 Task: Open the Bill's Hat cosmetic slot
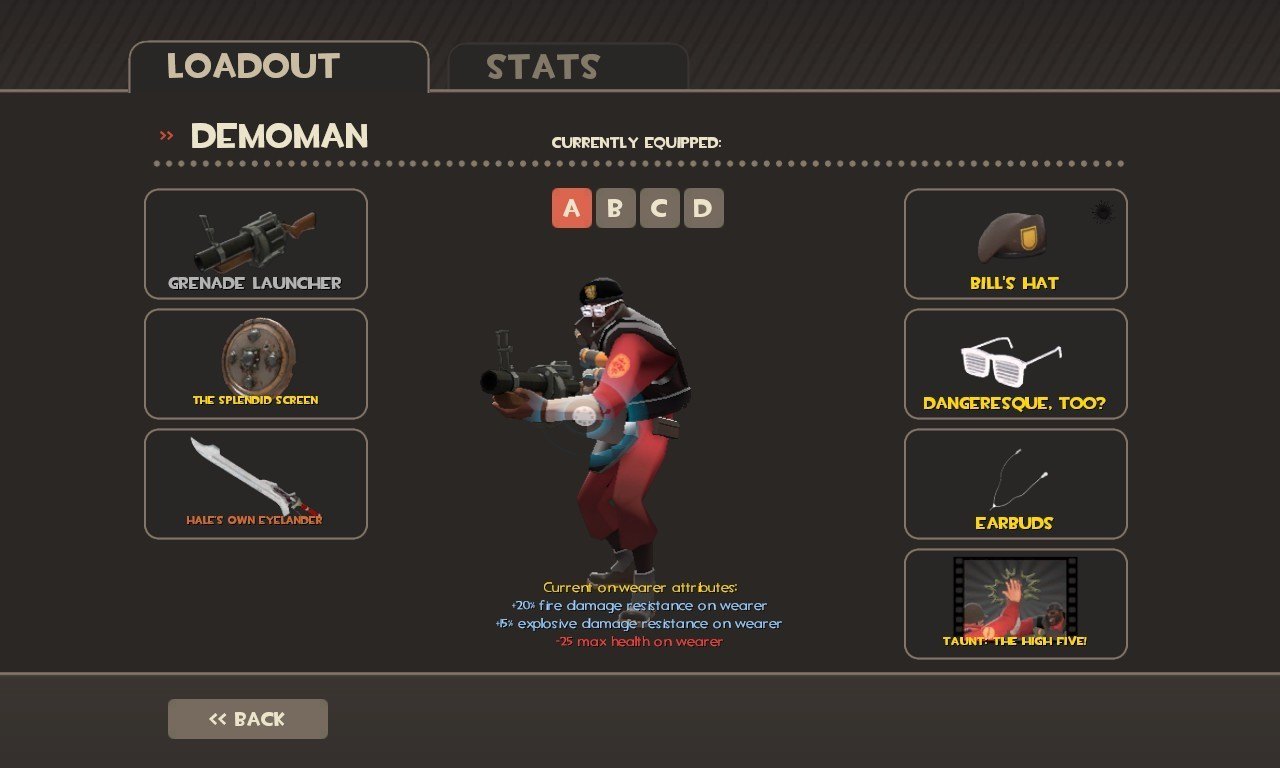[1016, 244]
